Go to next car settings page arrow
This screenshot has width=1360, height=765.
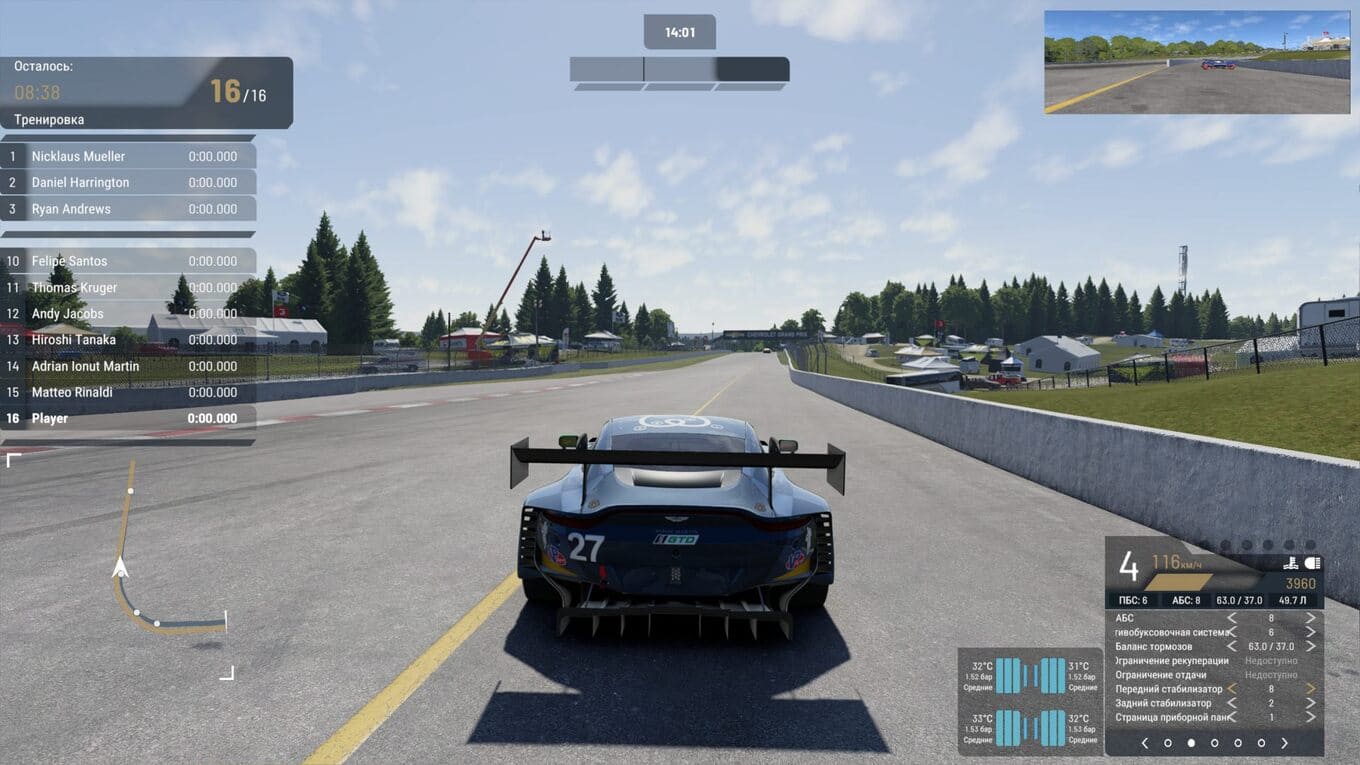[x=1285, y=743]
